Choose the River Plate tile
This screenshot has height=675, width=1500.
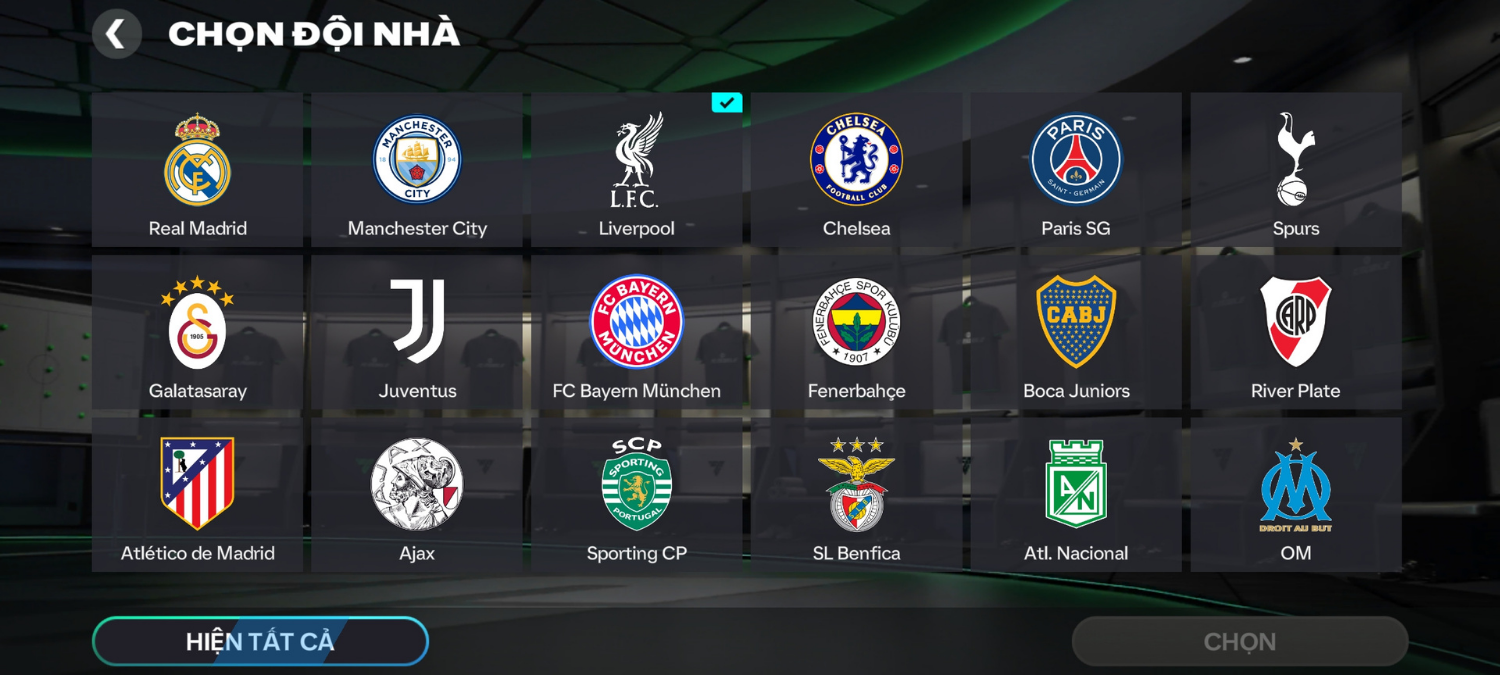tap(1296, 332)
